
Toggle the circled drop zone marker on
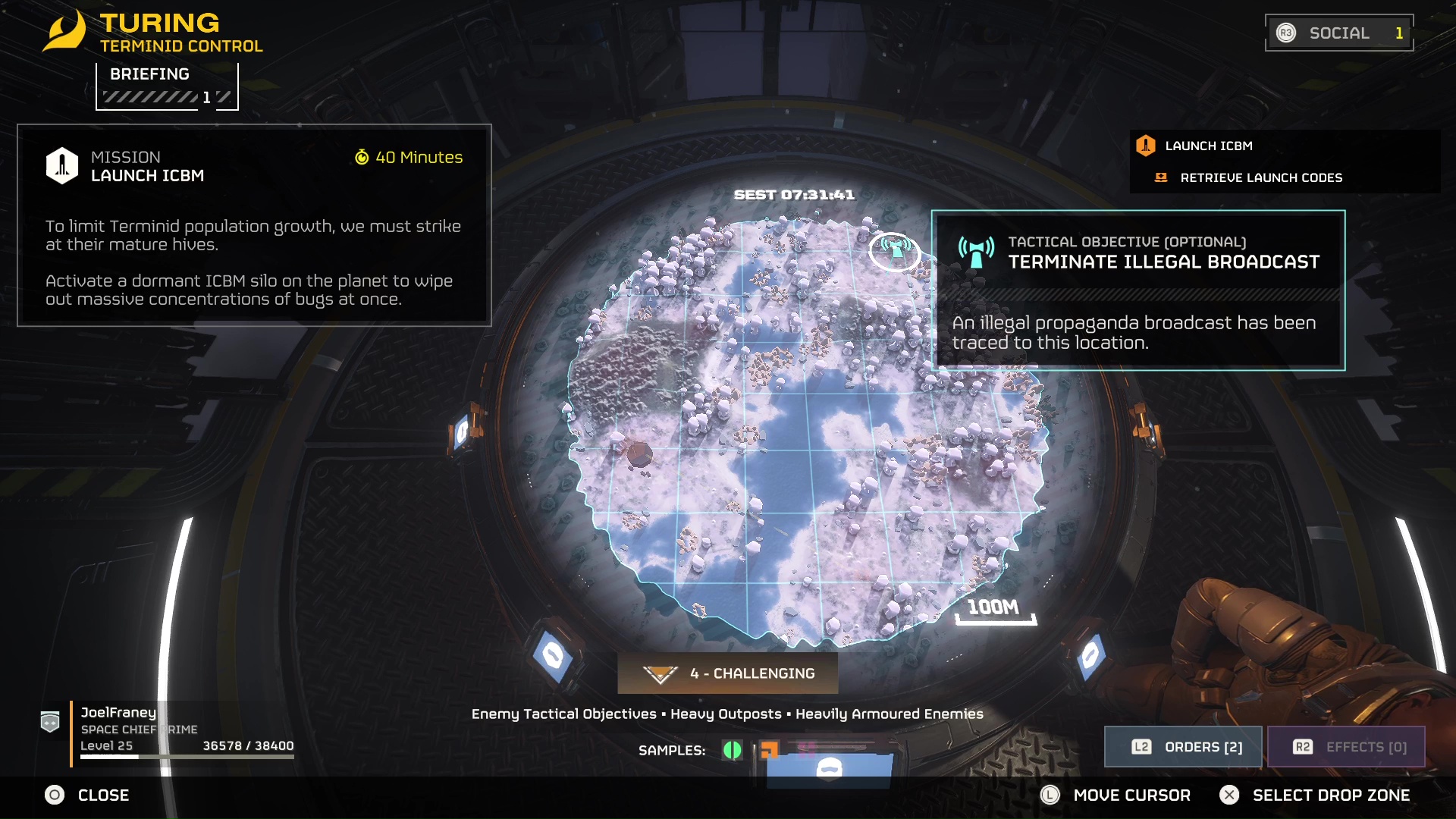895,252
